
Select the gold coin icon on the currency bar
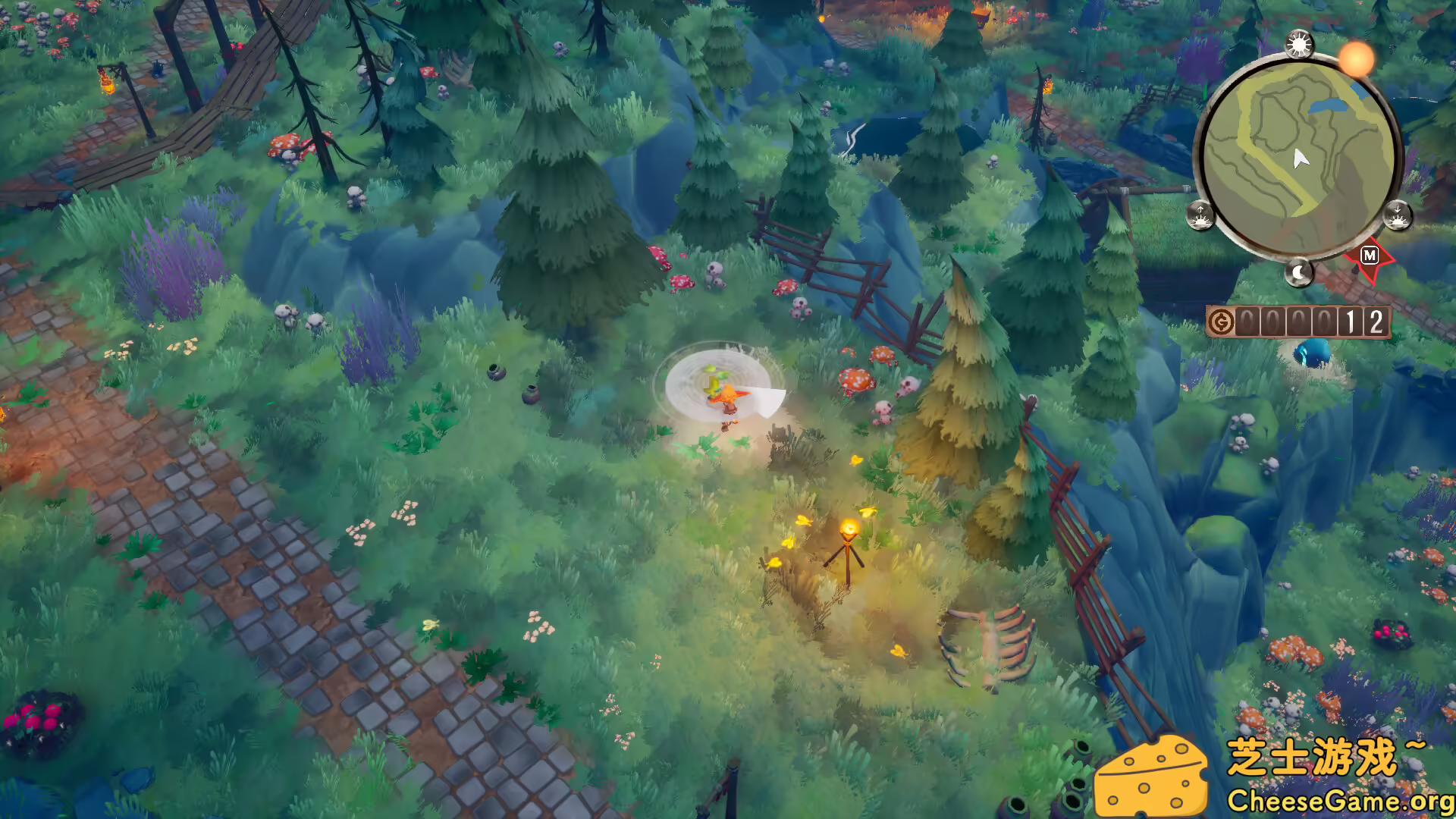pyautogui.click(x=1222, y=321)
